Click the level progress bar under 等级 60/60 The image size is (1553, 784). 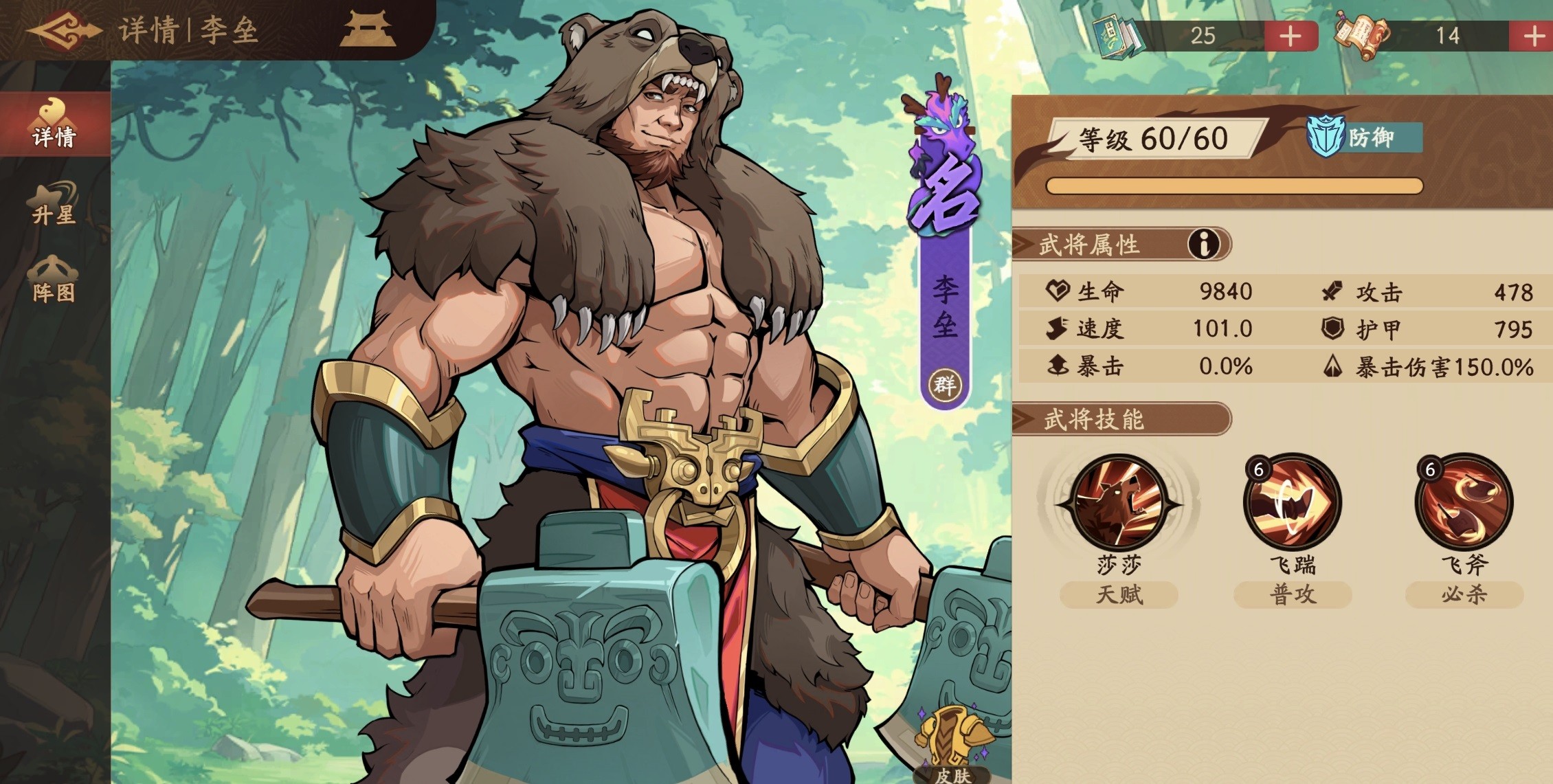pos(1233,186)
